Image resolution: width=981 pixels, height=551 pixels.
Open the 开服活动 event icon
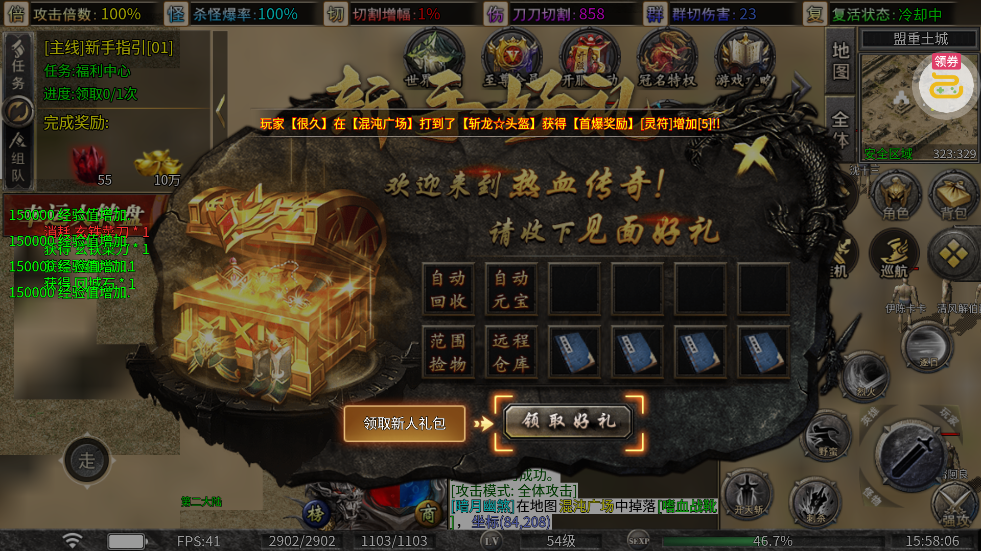[x=589, y=58]
